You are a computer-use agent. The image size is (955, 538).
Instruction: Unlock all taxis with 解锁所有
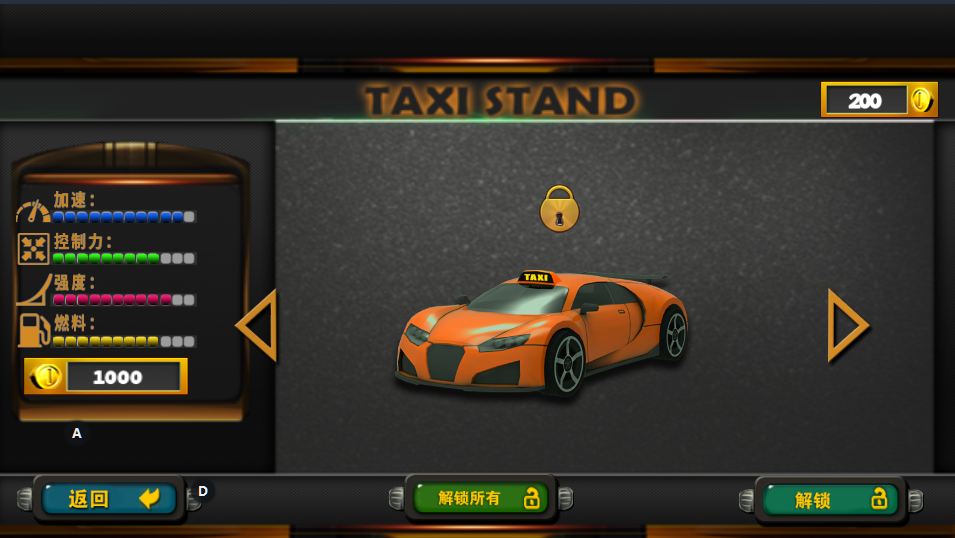[481, 497]
